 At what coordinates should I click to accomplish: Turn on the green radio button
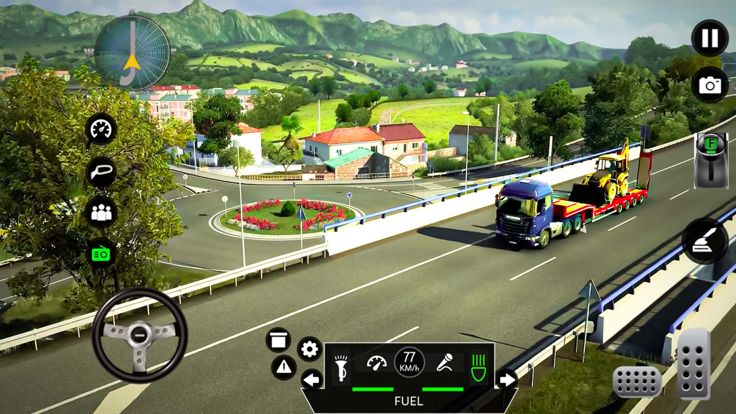tap(101, 253)
